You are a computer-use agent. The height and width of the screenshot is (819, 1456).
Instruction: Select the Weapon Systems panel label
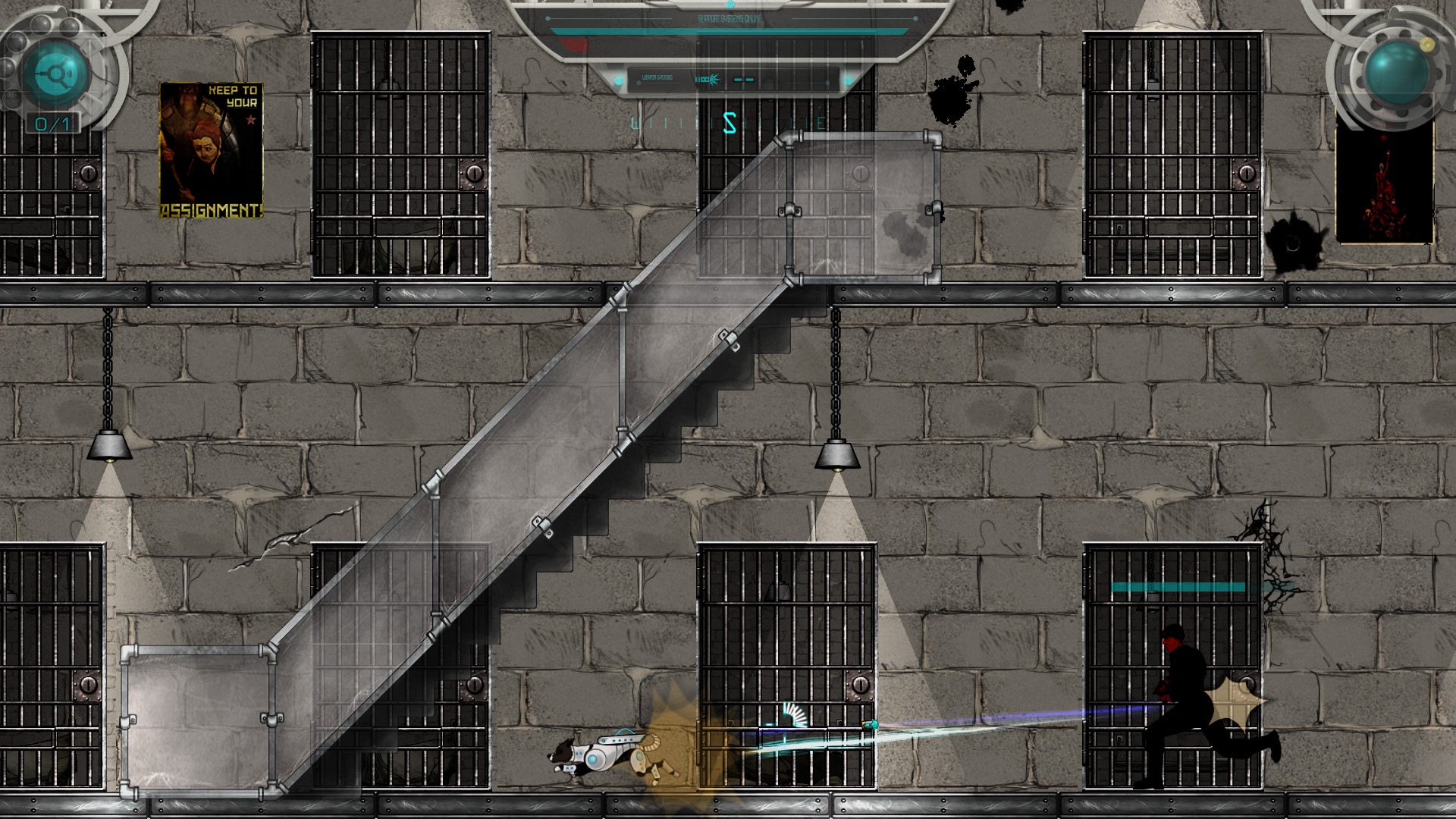657,77
